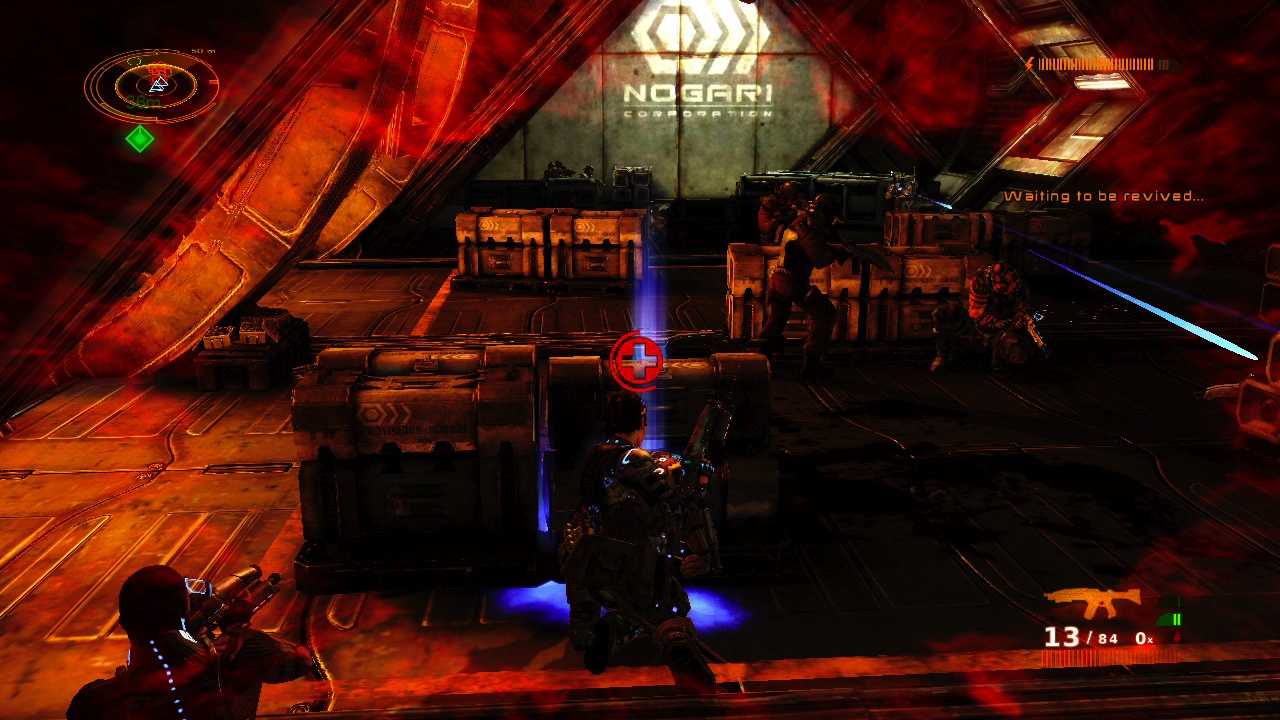Viewport: 1280px width, 720px height.
Task: Click the orange segmented energy bar at top right
Action: pyautogui.click(x=1096, y=63)
